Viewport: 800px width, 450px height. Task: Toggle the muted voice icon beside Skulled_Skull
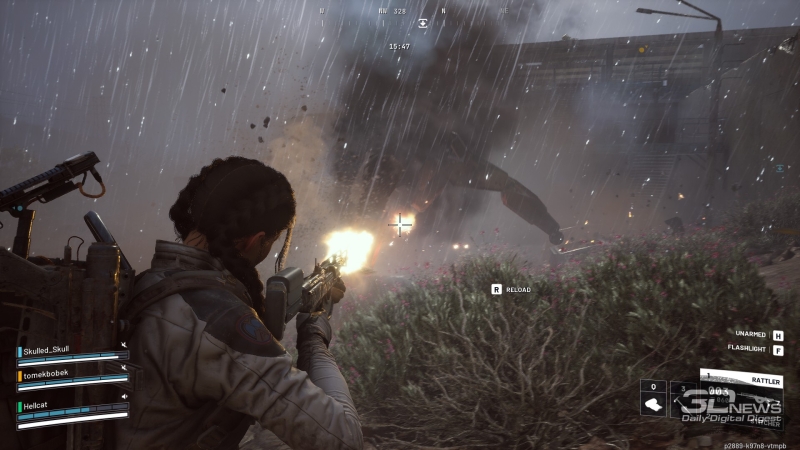pos(124,345)
